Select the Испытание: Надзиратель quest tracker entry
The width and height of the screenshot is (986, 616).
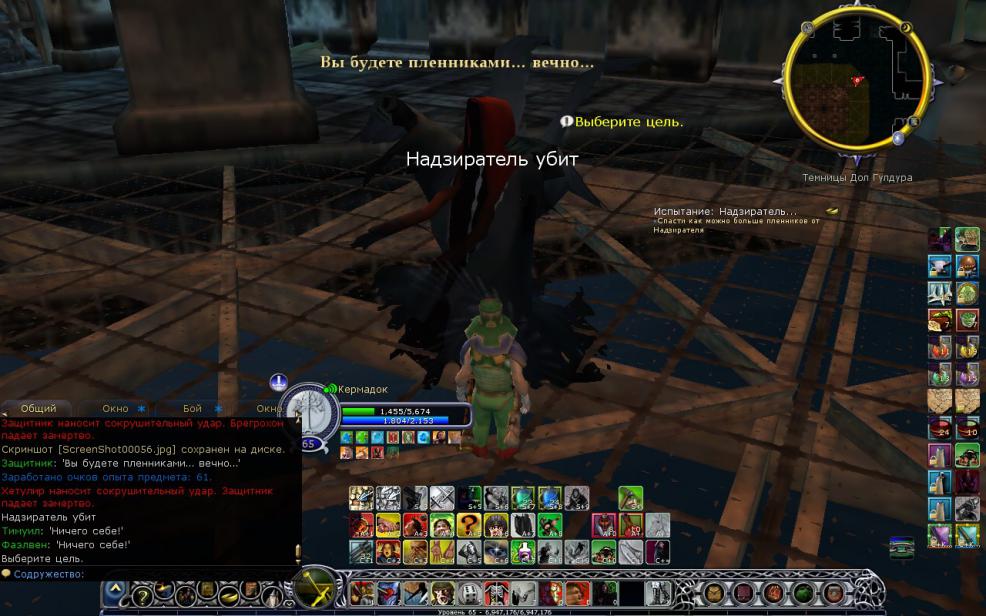pos(725,212)
